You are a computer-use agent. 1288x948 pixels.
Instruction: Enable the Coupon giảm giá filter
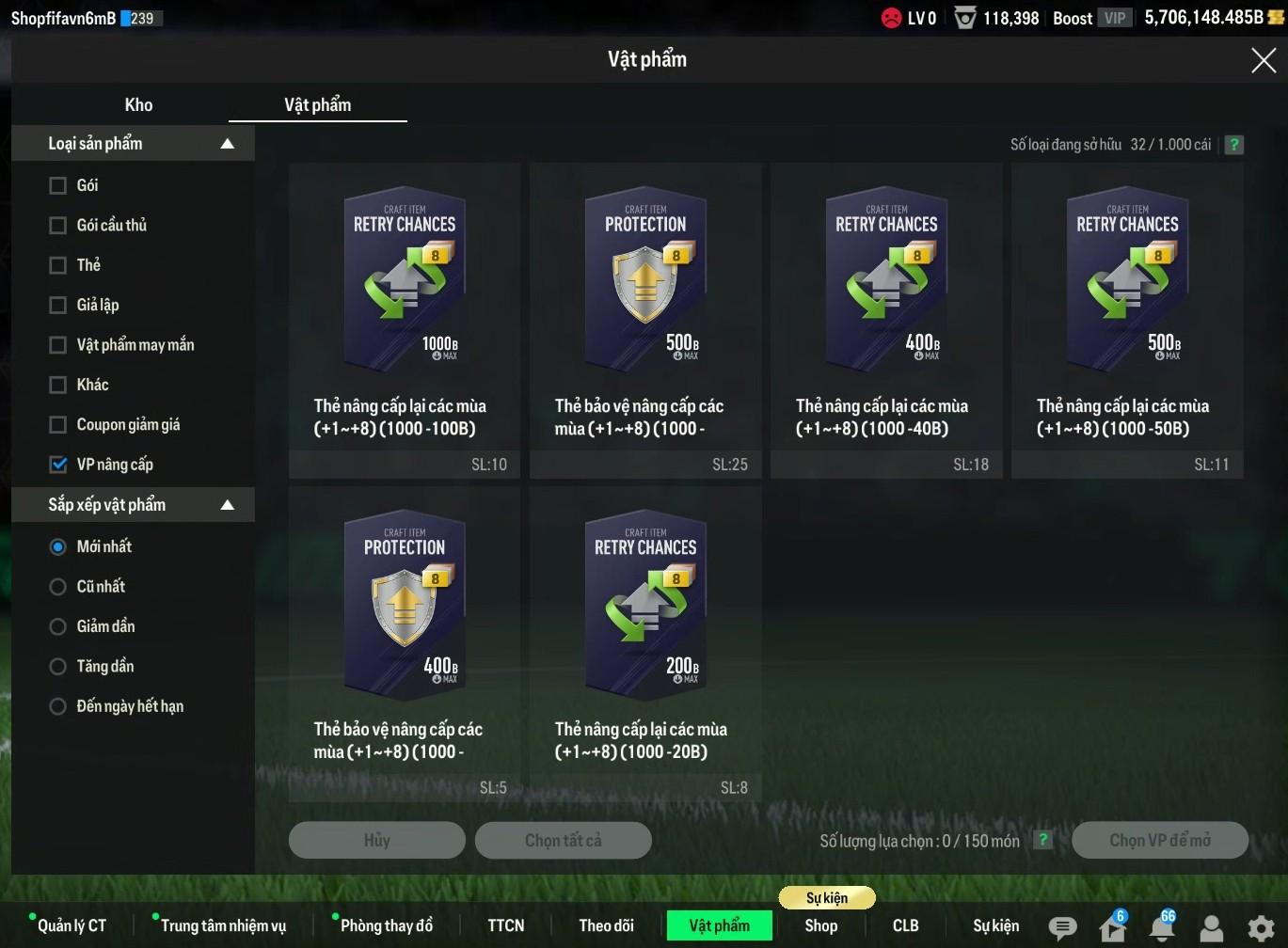point(58,425)
